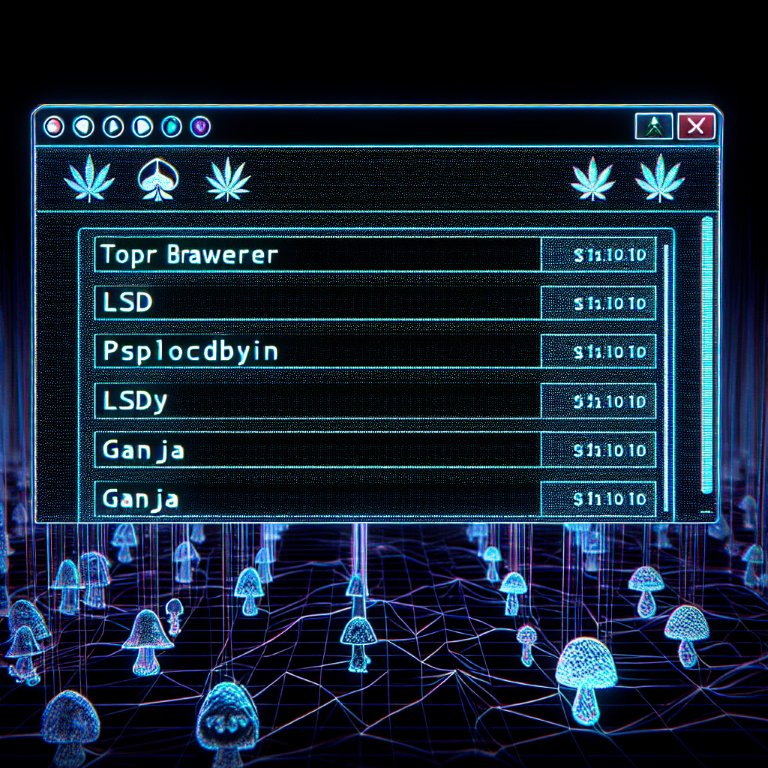The height and width of the screenshot is (768, 768).
Task: Close the window with the red X
Action: pos(695,126)
